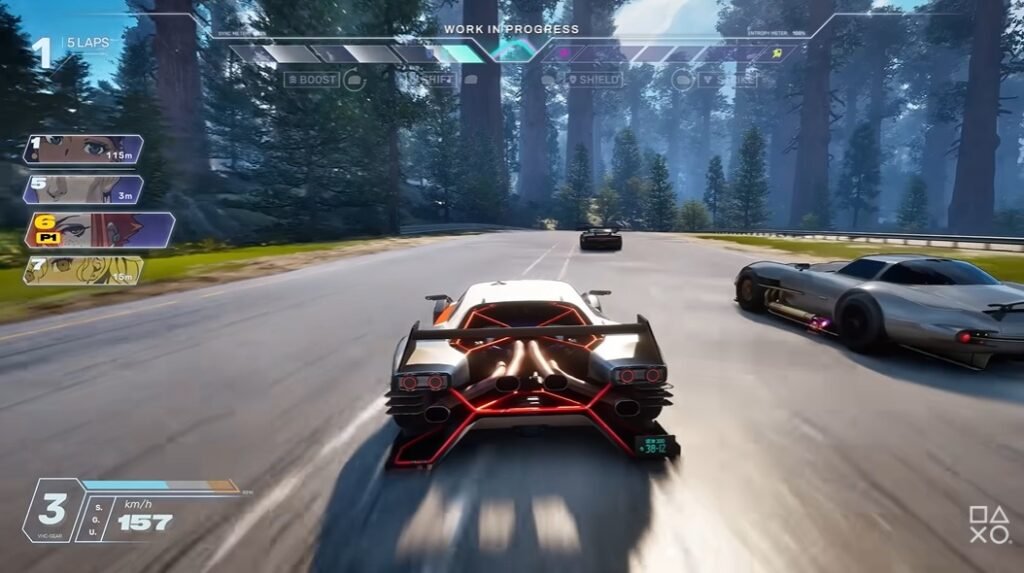The height and width of the screenshot is (573, 1024).
Task: Select the 7th place blonde racer row
Action: [x=84, y=270]
